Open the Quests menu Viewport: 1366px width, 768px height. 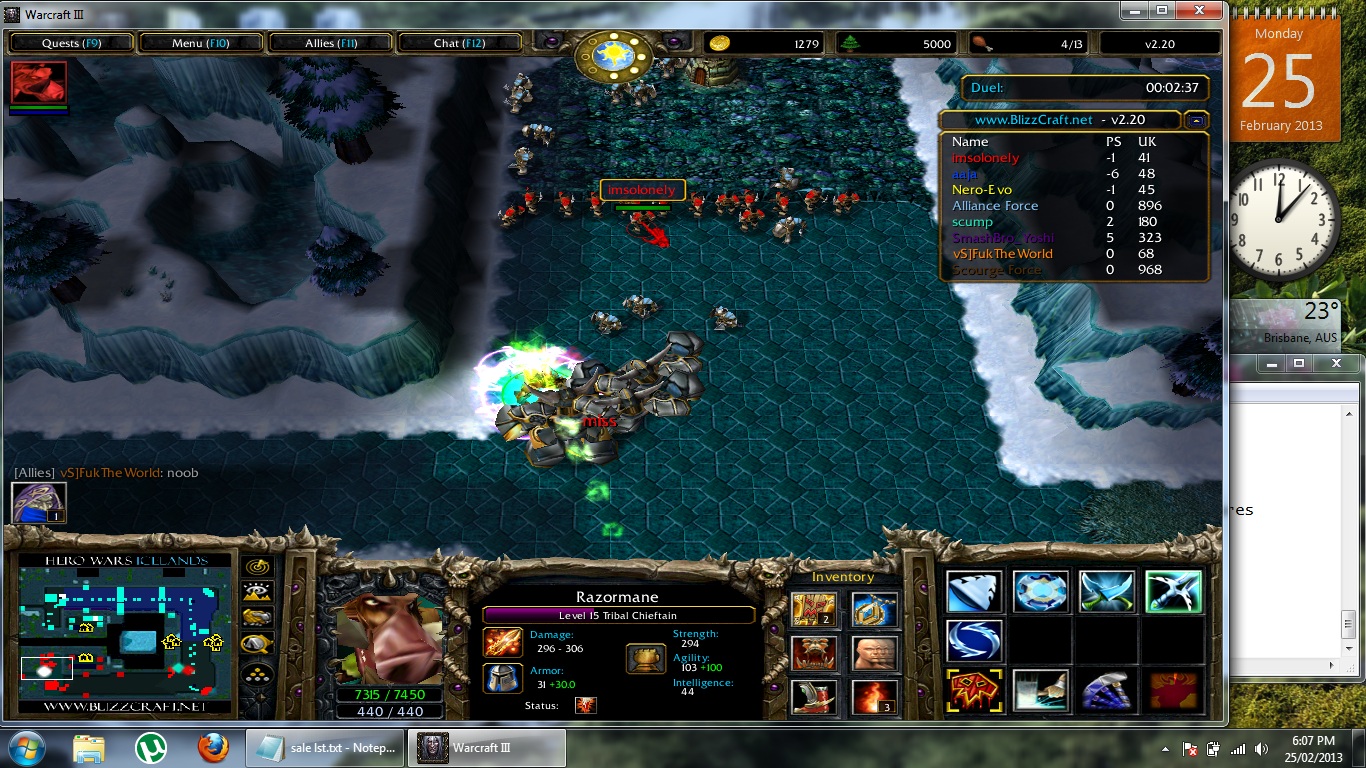point(71,43)
